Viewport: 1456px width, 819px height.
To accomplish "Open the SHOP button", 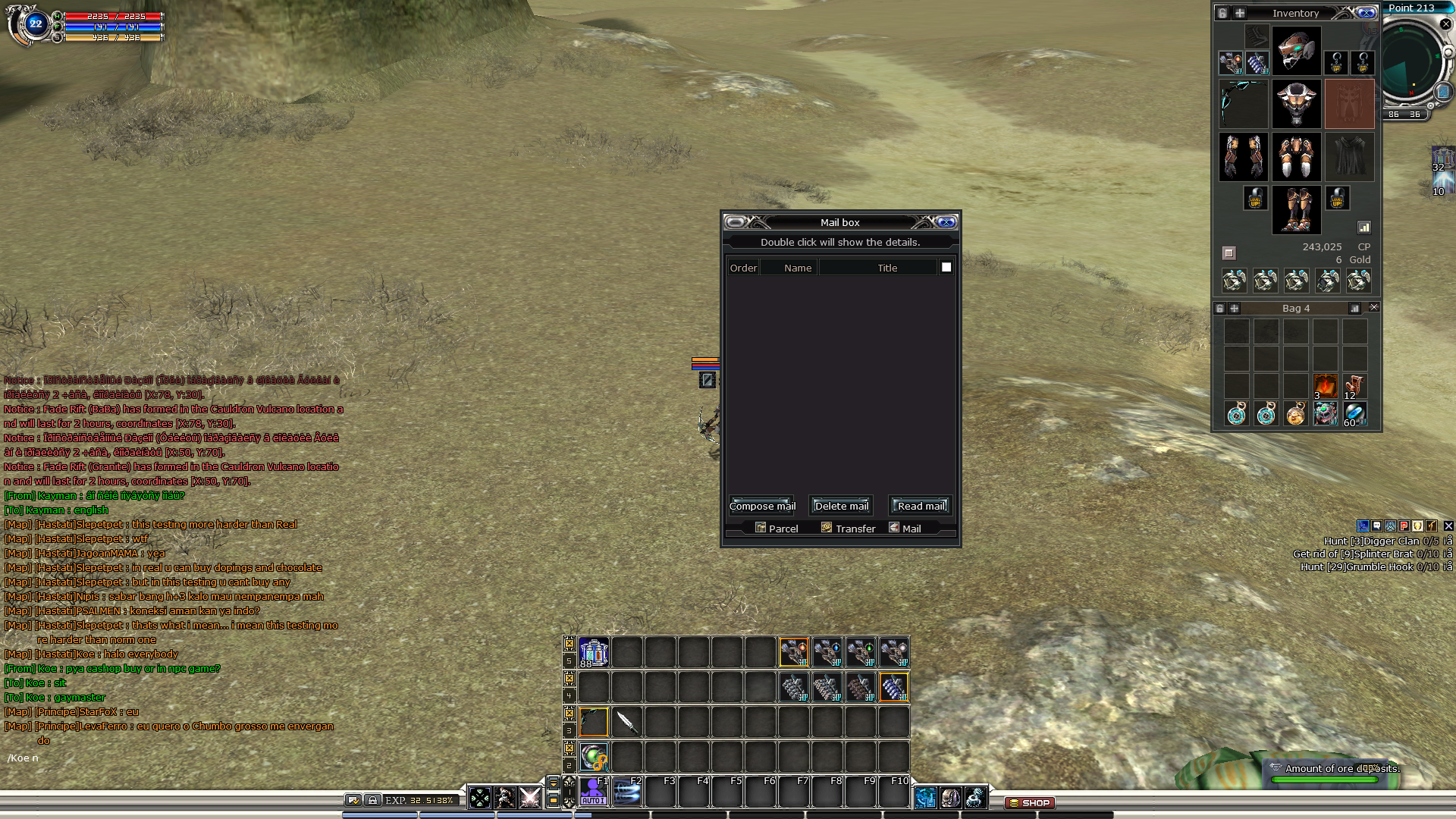I will [x=1029, y=802].
